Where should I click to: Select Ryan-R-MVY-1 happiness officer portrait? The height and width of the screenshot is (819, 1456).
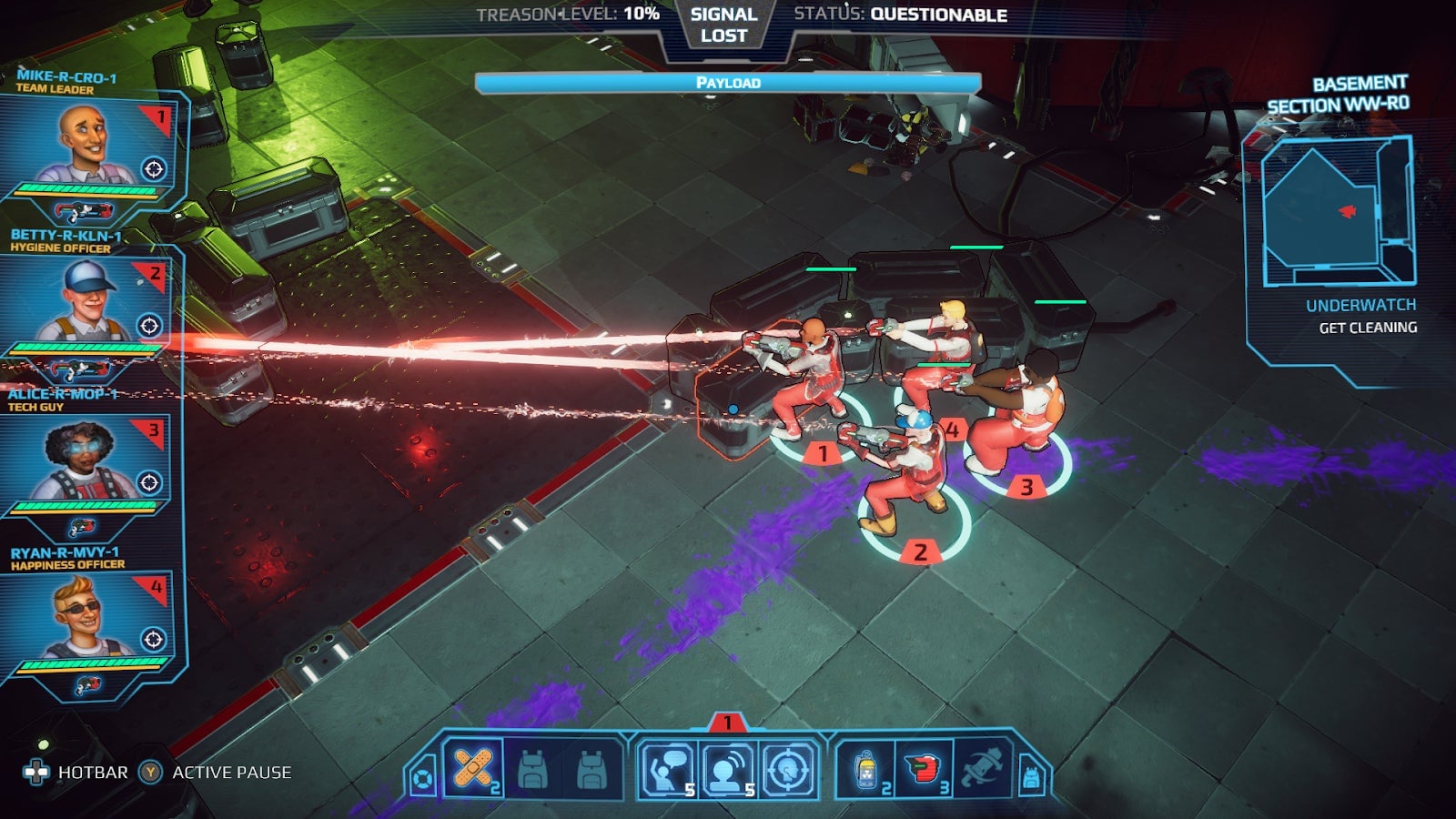(82, 617)
